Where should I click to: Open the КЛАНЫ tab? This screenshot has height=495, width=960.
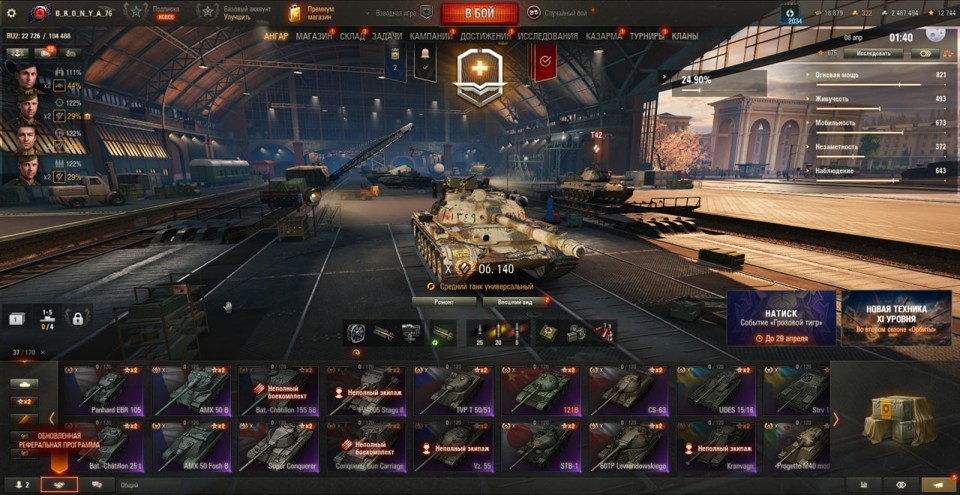pos(685,36)
